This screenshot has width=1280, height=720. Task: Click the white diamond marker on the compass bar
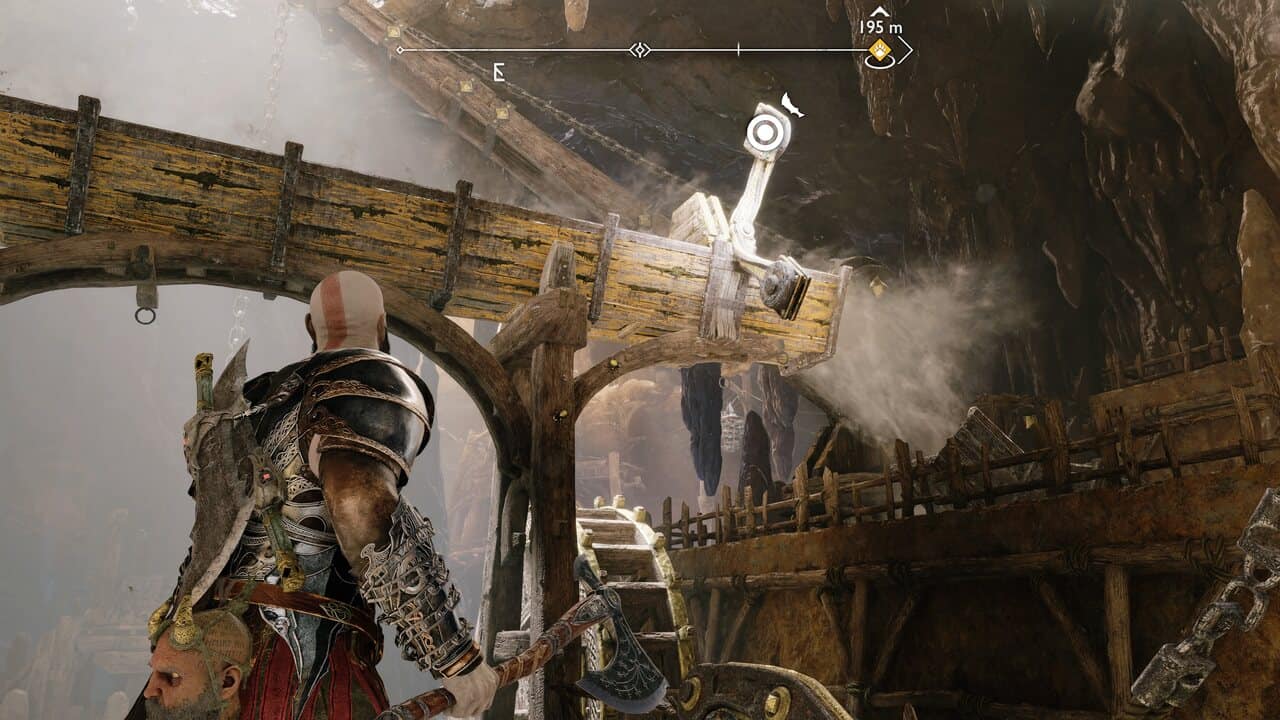[640, 50]
